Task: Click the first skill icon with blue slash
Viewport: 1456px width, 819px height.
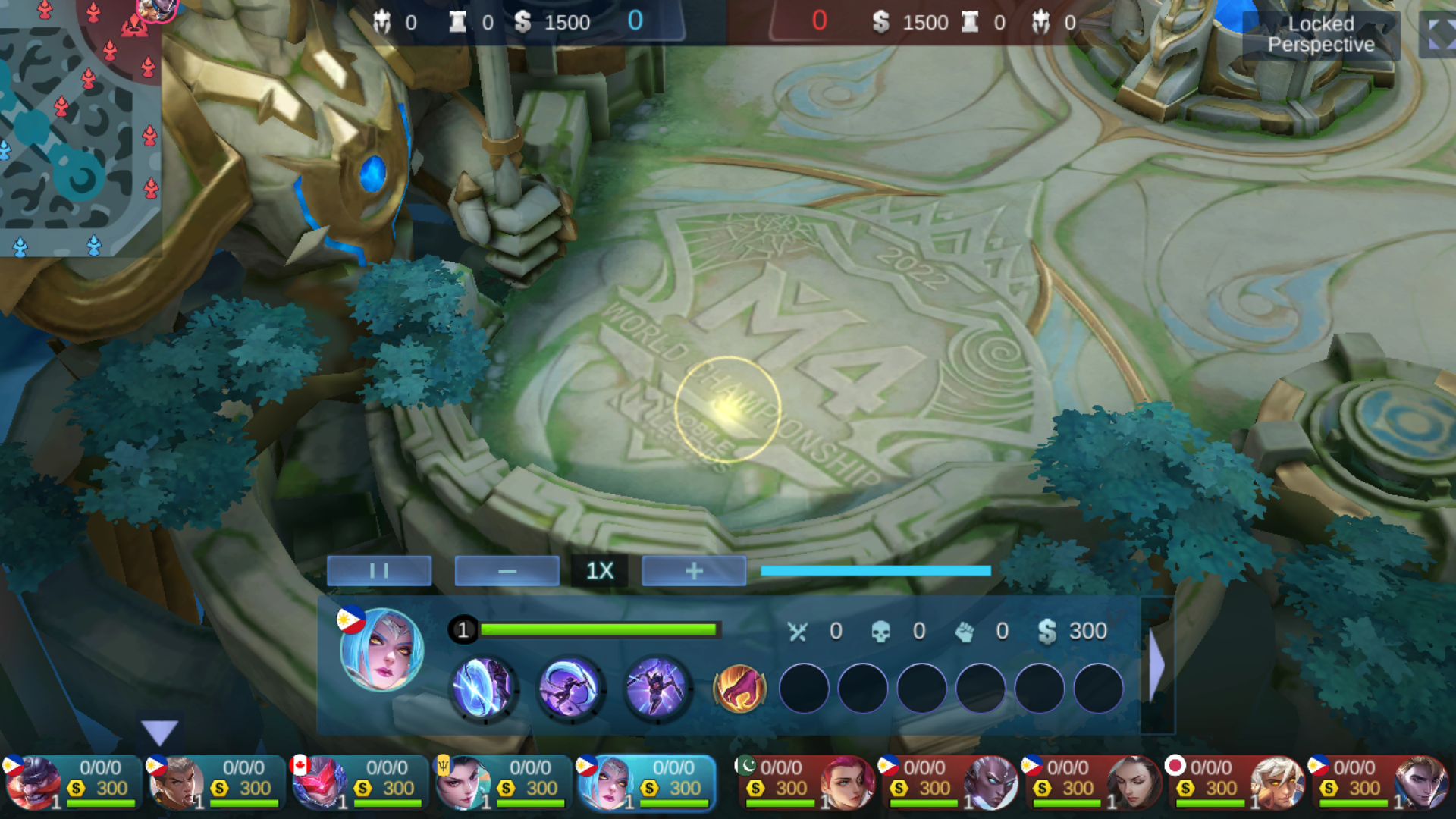Action: point(484,689)
